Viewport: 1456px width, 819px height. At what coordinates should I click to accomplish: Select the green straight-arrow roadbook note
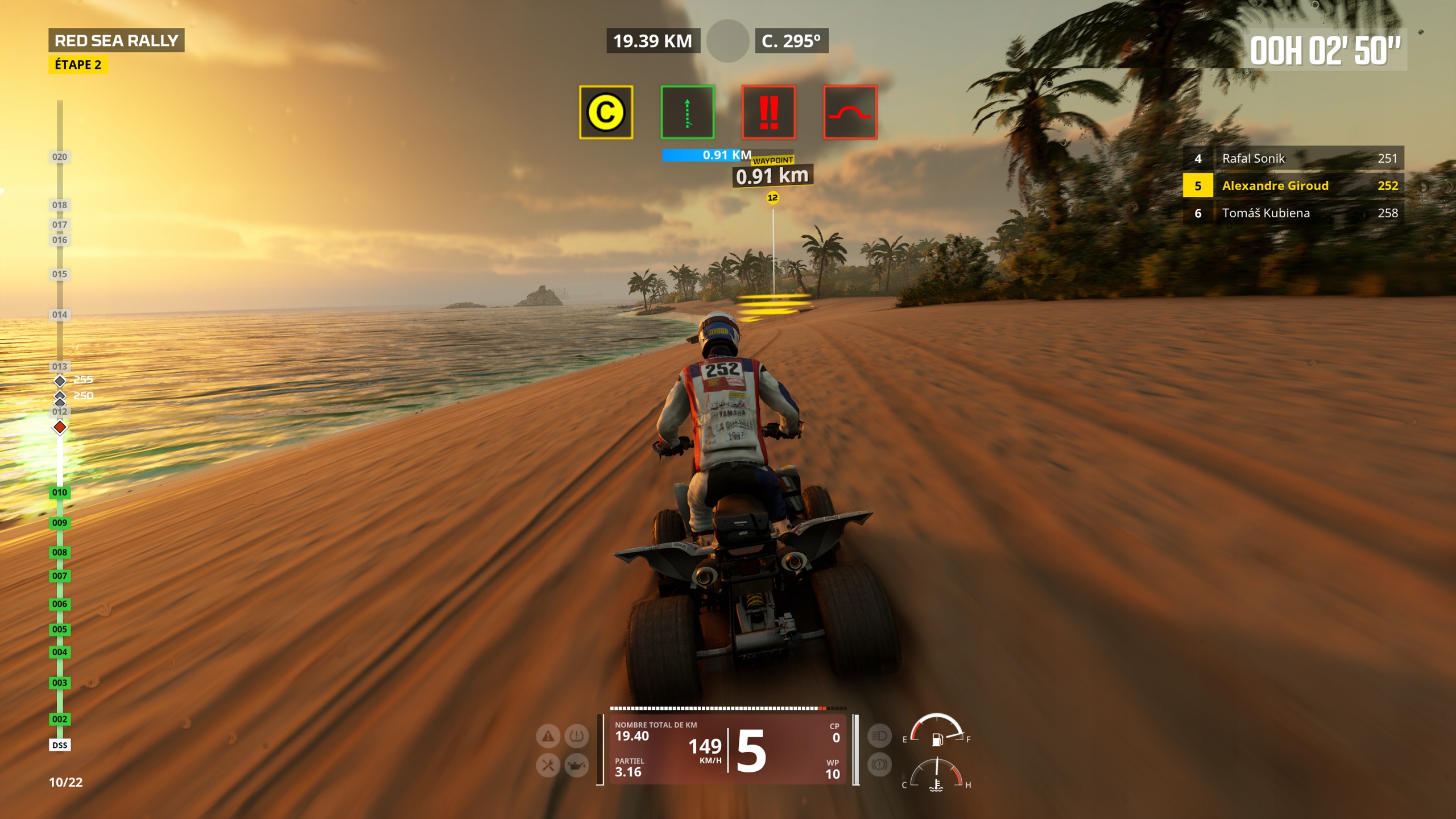(687, 112)
